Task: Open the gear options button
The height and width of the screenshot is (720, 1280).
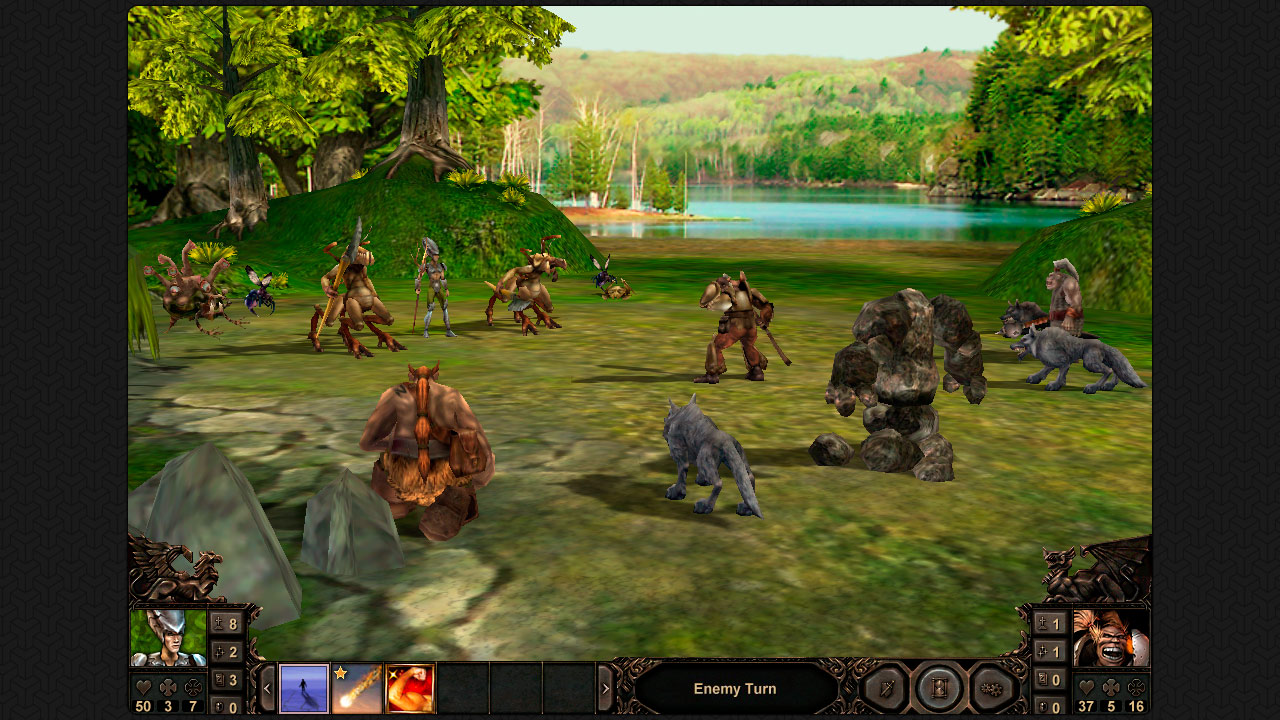Action: pyautogui.click(x=990, y=689)
